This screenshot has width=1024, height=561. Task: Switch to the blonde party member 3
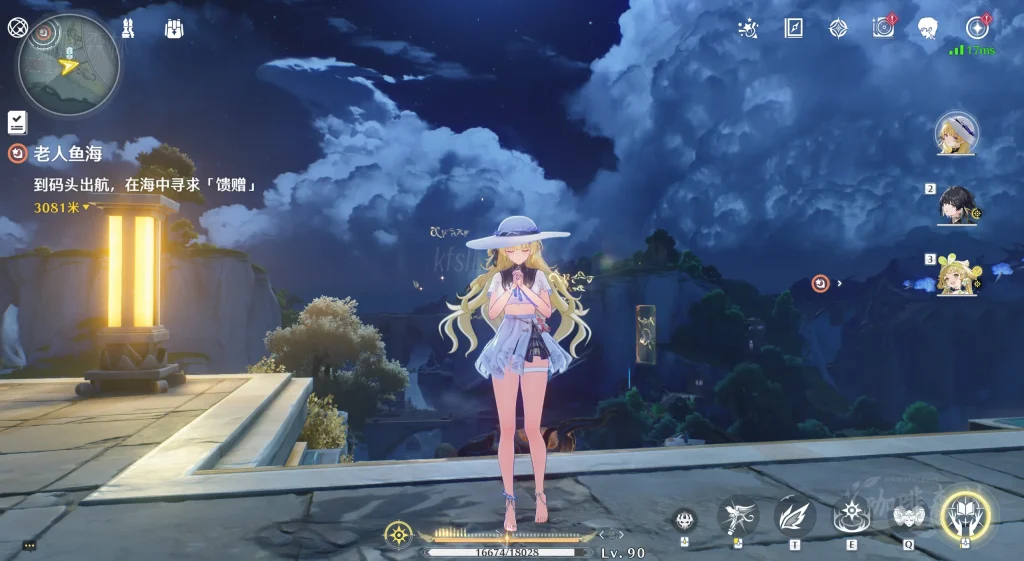[x=956, y=275]
